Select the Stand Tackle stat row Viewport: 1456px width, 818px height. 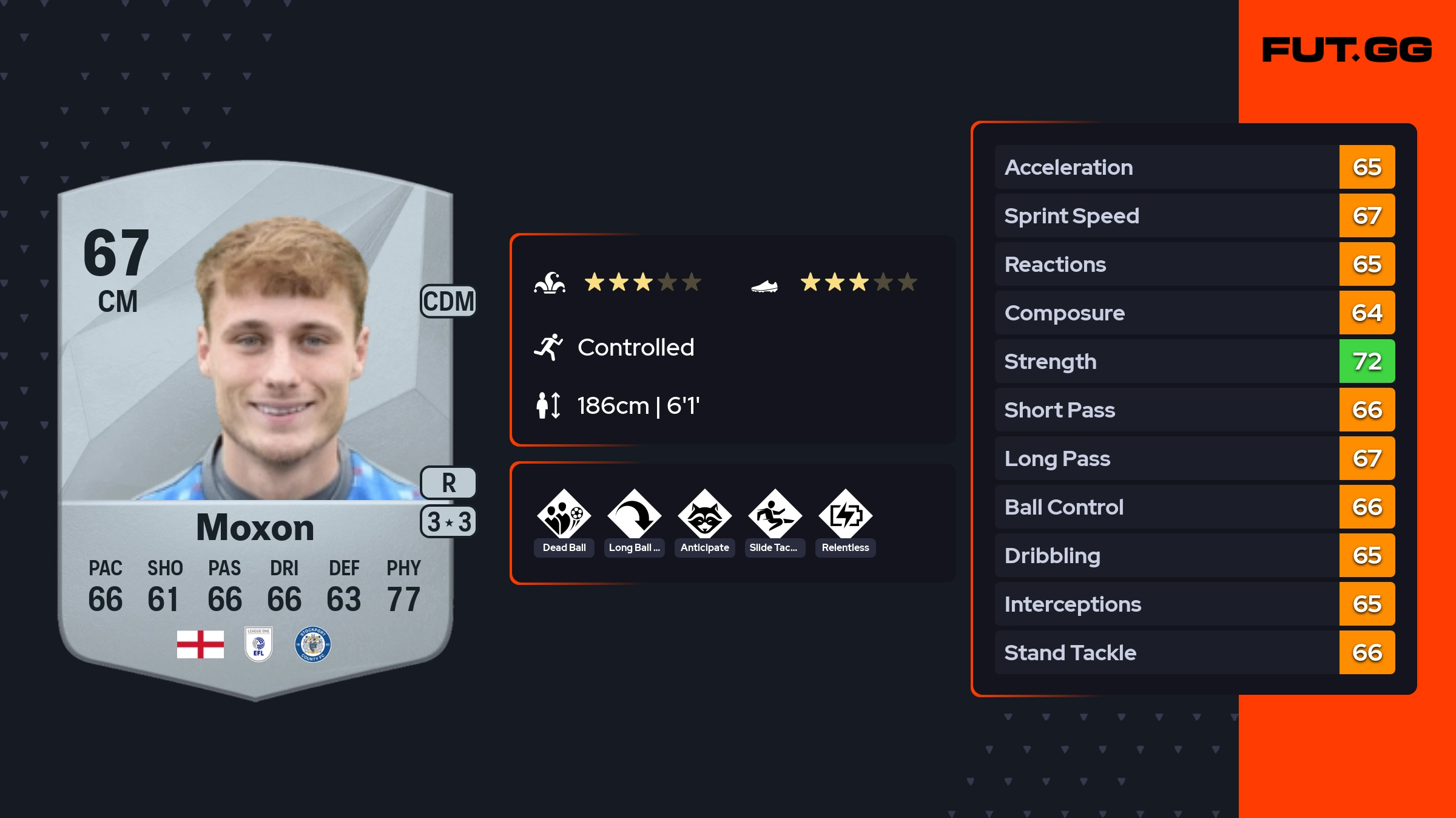coord(1194,652)
